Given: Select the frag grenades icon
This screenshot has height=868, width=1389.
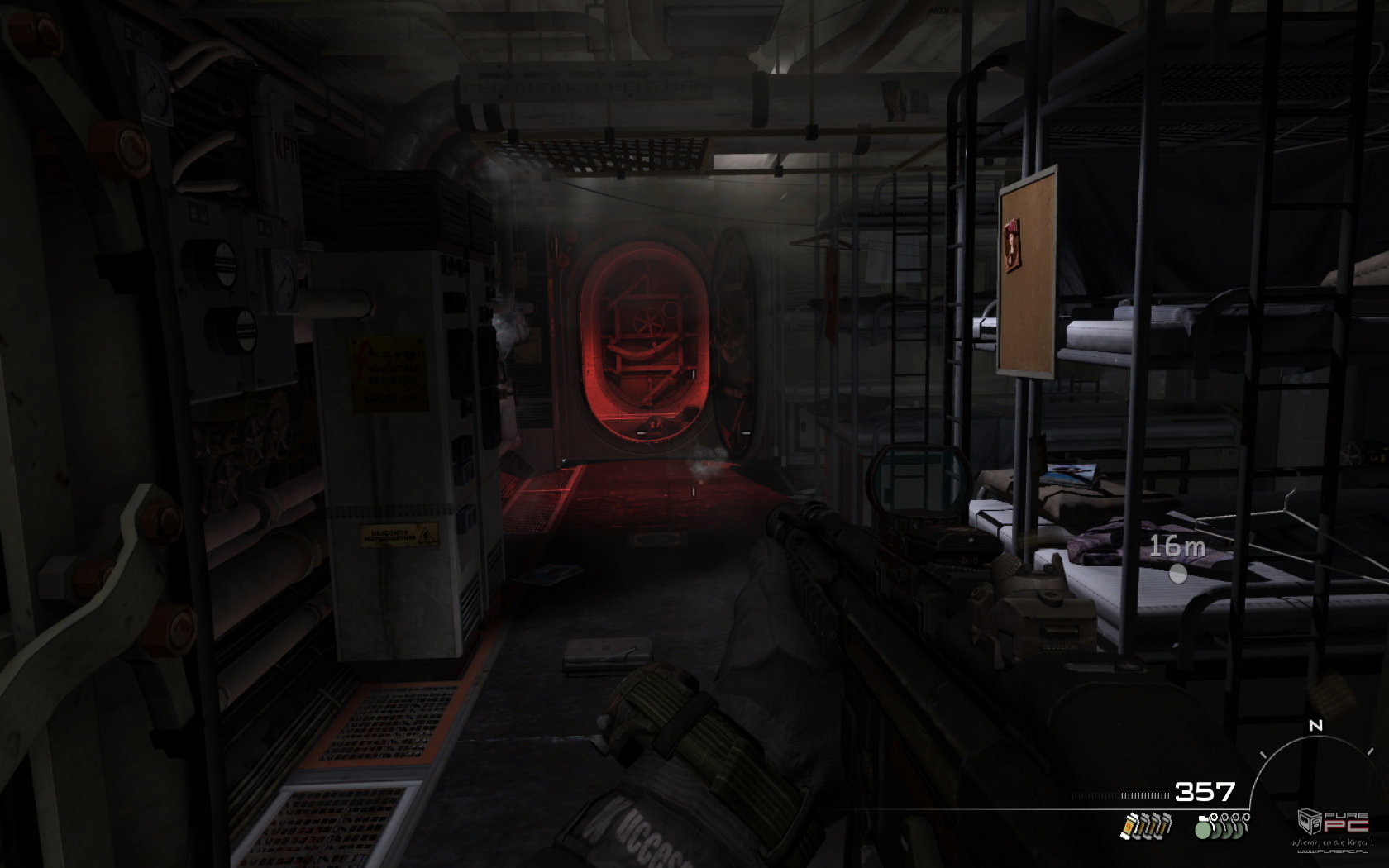Looking at the screenshot, I should point(1222,825).
